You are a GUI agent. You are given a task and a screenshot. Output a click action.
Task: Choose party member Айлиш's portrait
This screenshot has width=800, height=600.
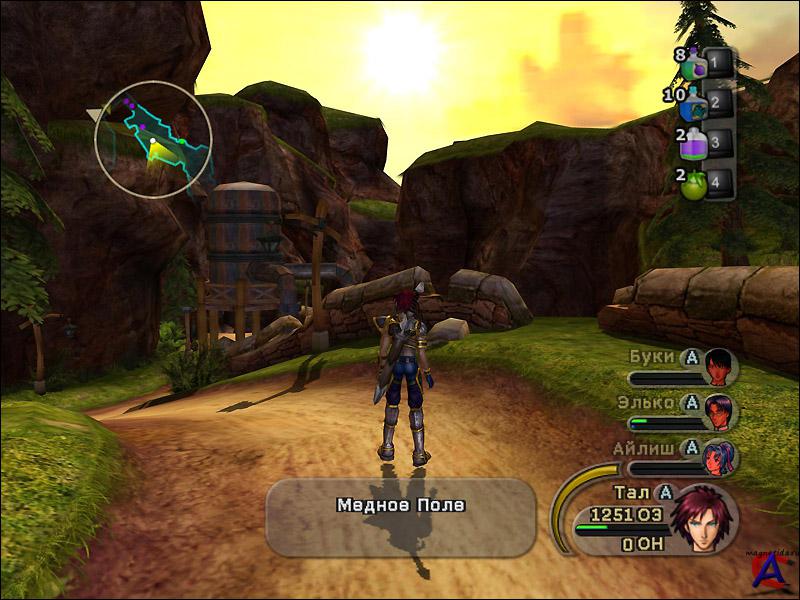click(x=719, y=455)
